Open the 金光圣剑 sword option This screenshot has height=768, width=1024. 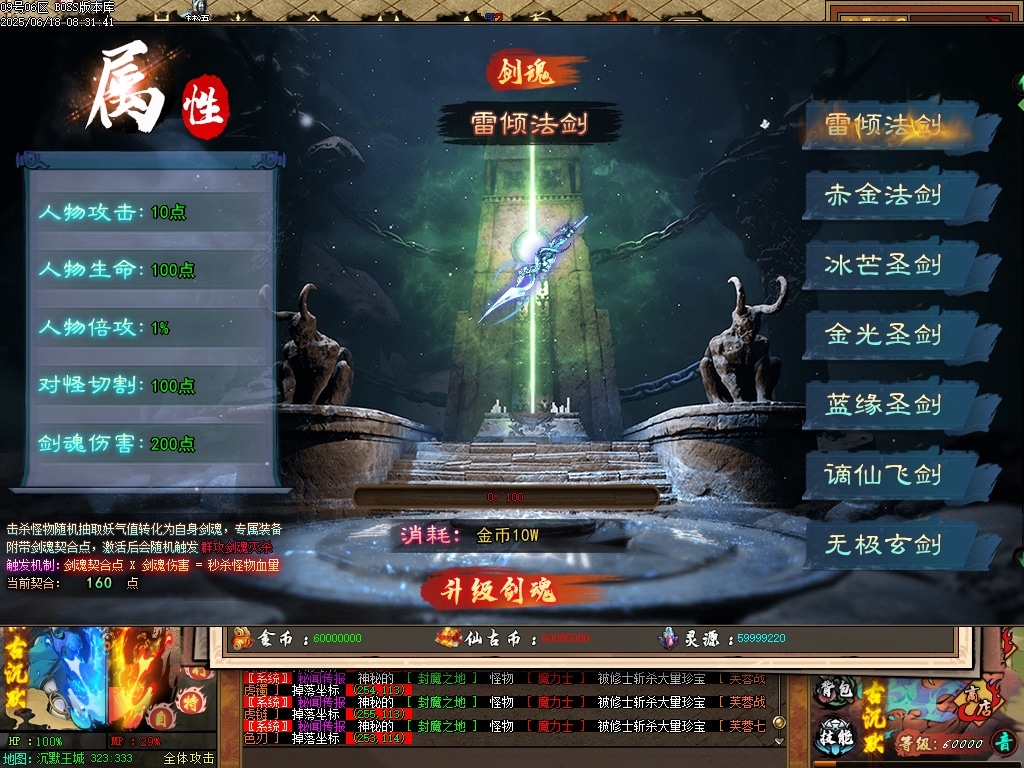884,334
